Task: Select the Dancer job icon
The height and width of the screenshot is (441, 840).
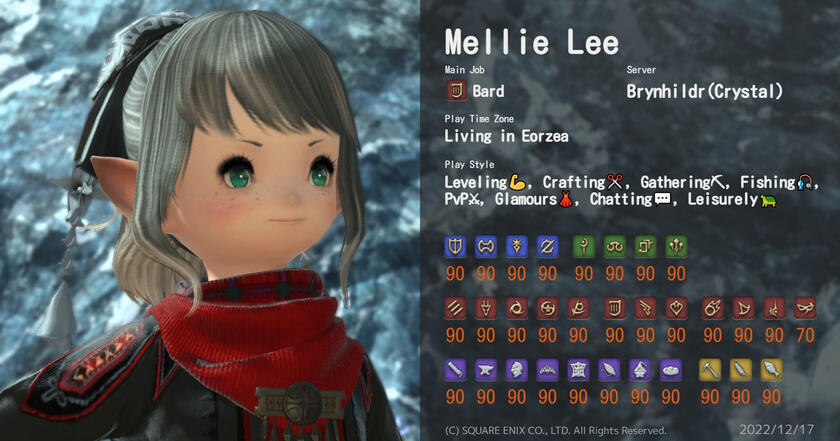Action: pos(676,309)
